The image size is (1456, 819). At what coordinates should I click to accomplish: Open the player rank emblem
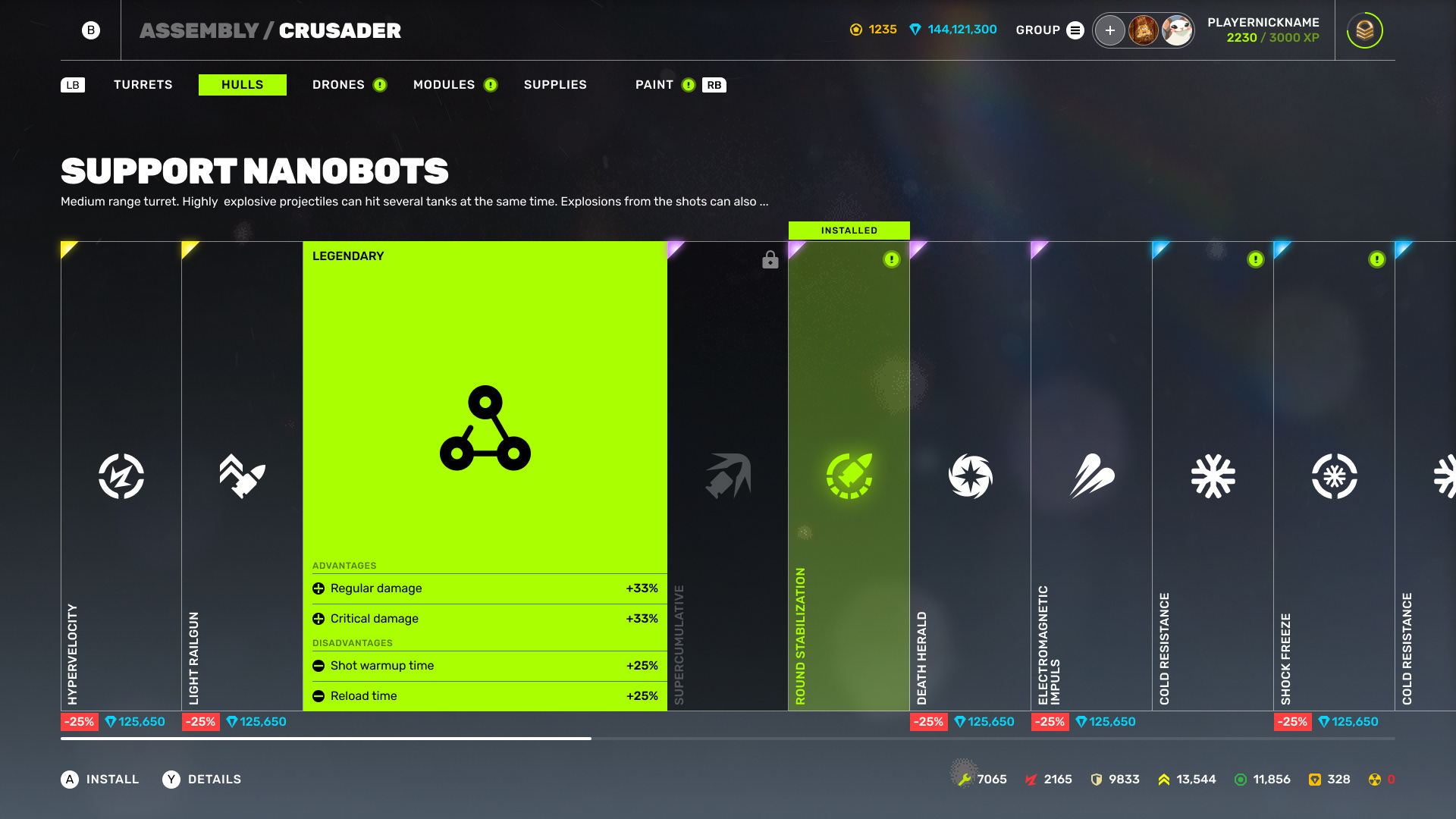[1364, 30]
